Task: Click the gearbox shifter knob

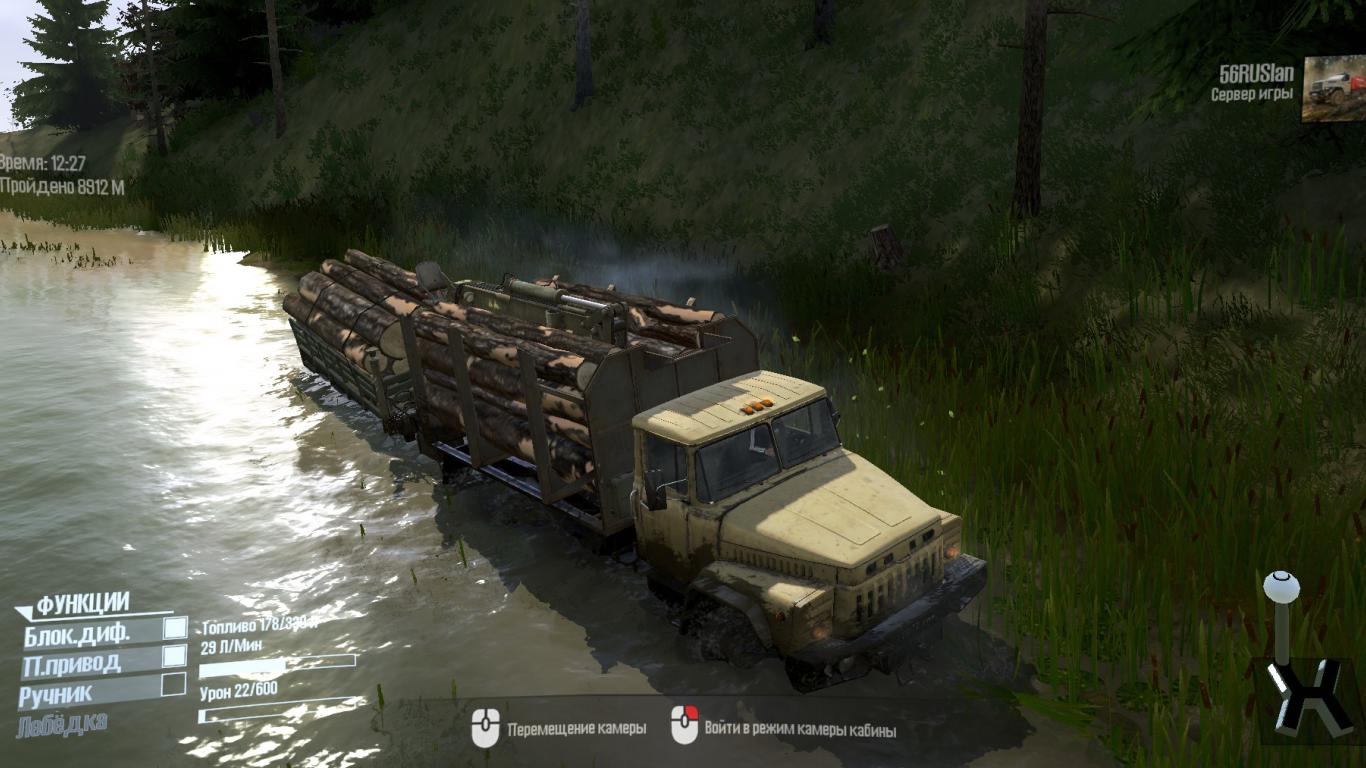Action: point(1279,586)
